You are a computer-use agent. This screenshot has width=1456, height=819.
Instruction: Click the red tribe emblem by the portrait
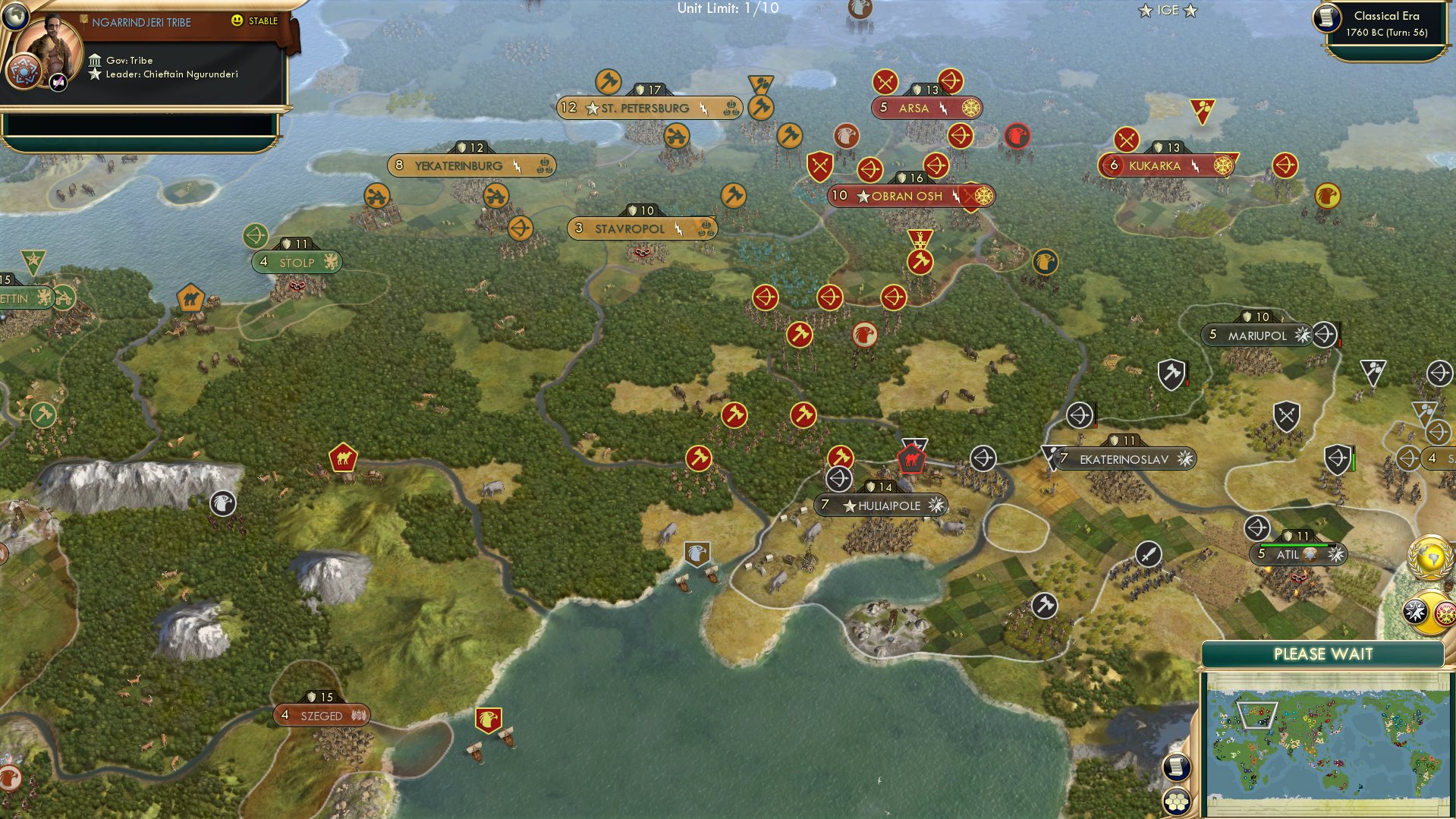[23, 72]
